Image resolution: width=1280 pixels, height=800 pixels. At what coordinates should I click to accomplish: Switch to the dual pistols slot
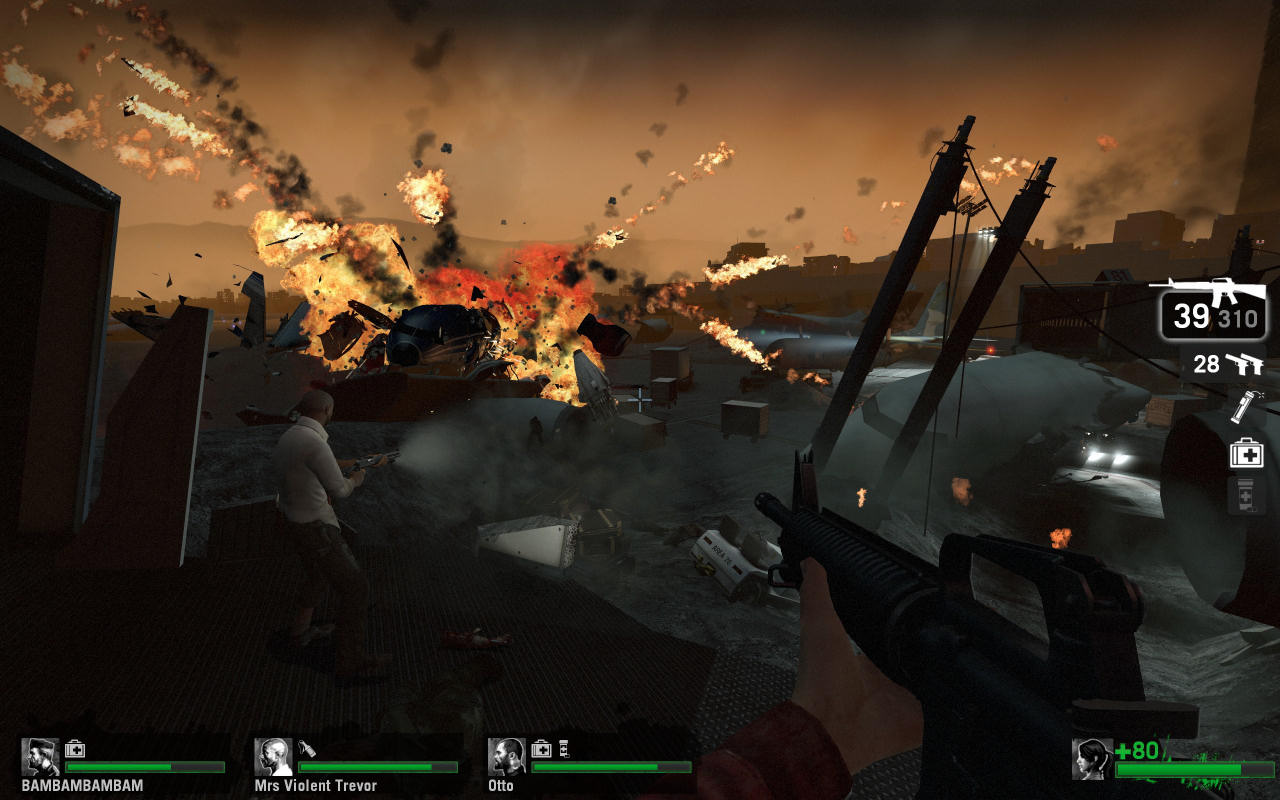[x=1230, y=365]
